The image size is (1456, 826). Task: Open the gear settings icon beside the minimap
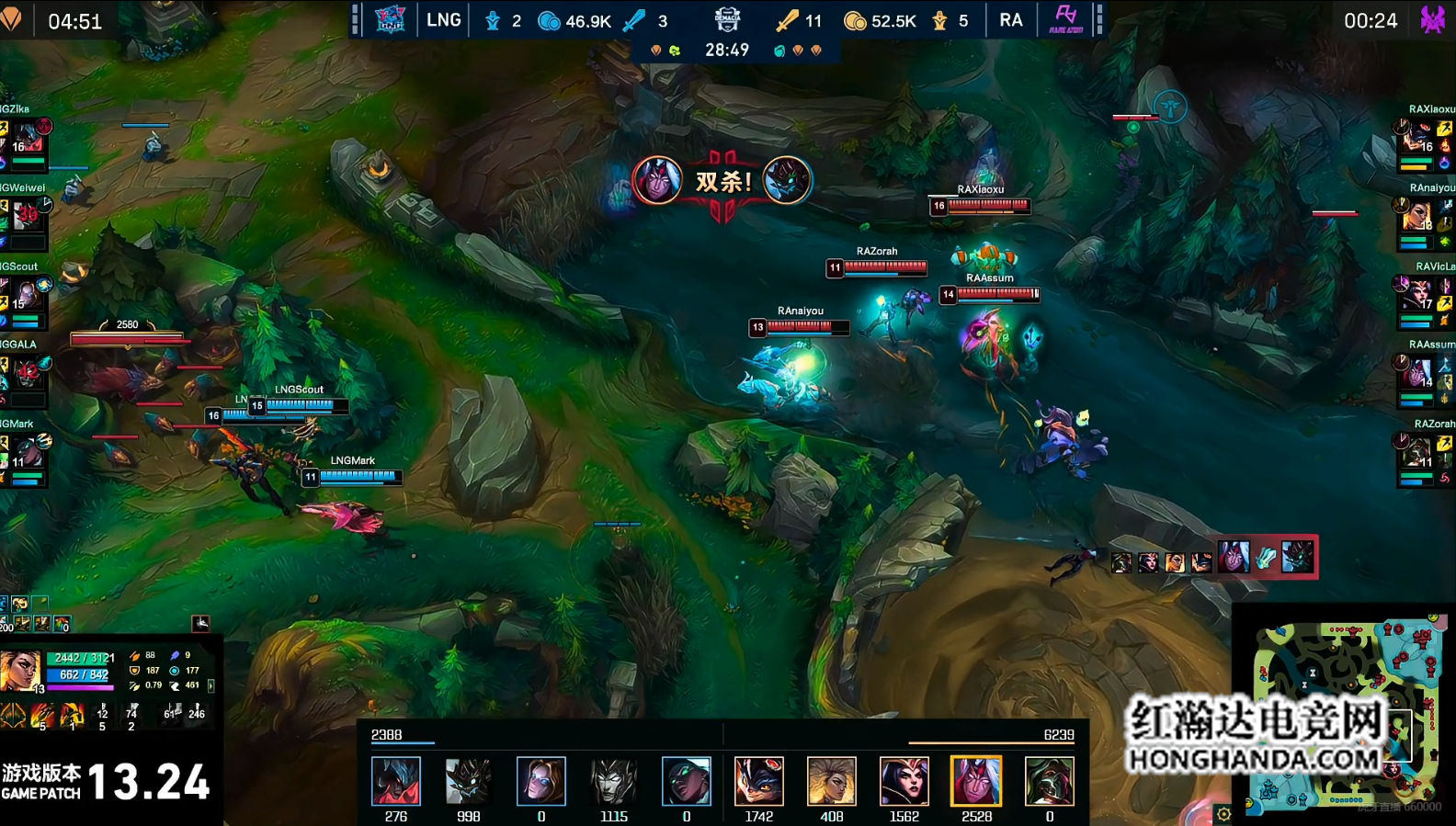click(1223, 814)
